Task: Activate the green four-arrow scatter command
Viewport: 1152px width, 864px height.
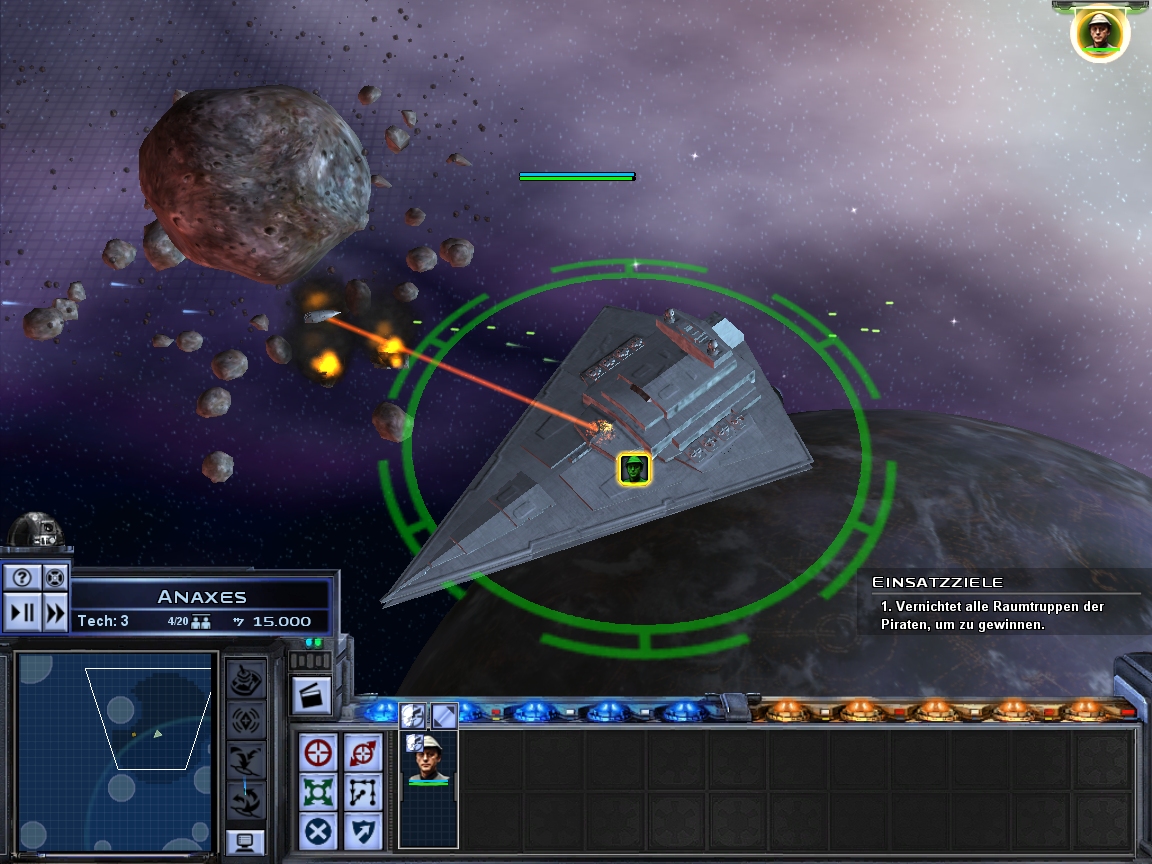Action: (x=319, y=792)
